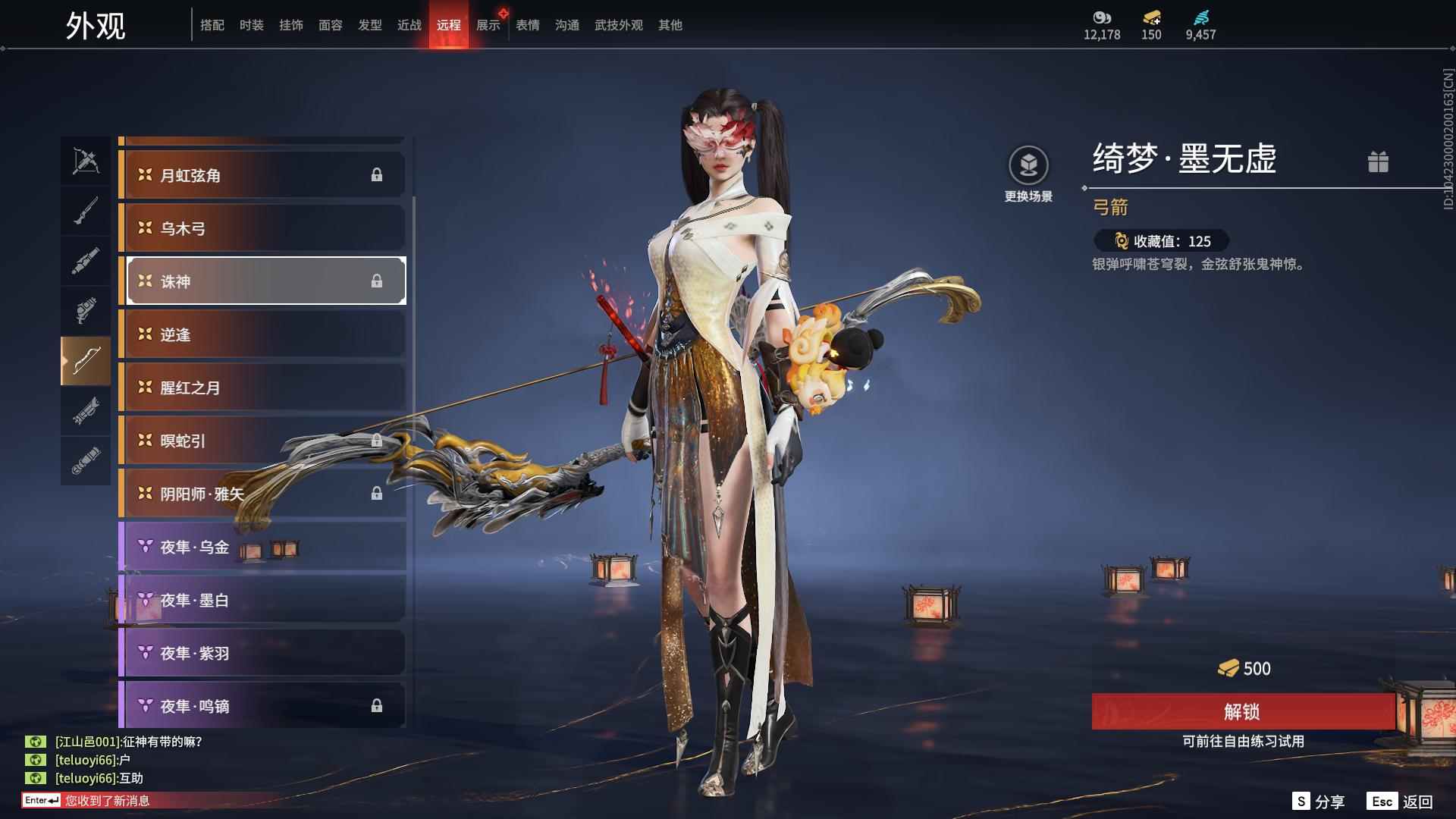Choose the 月虹弦角 bow skin
This screenshot has height=819, width=1456.
(262, 175)
